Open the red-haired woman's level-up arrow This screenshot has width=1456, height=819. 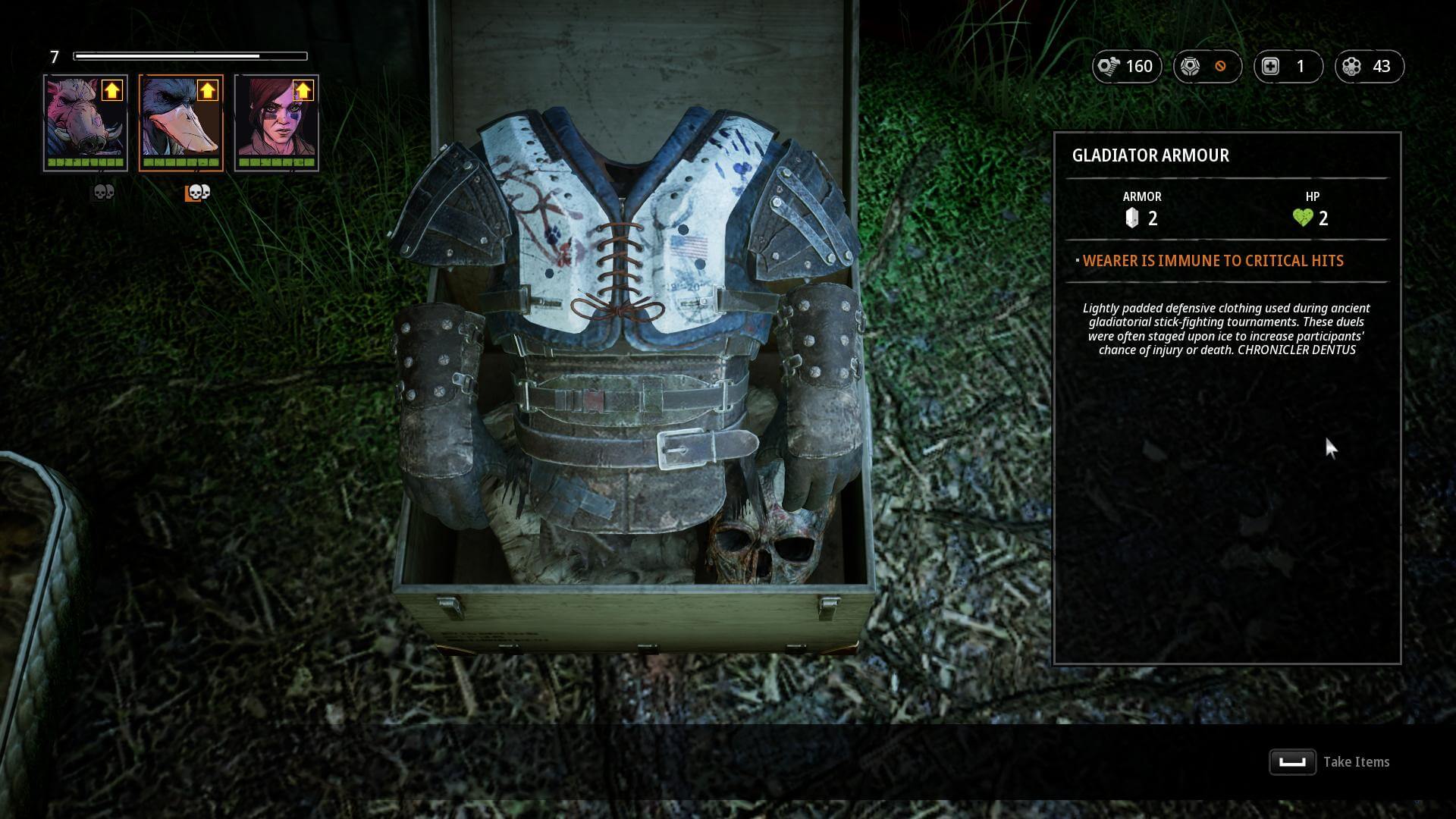303,91
